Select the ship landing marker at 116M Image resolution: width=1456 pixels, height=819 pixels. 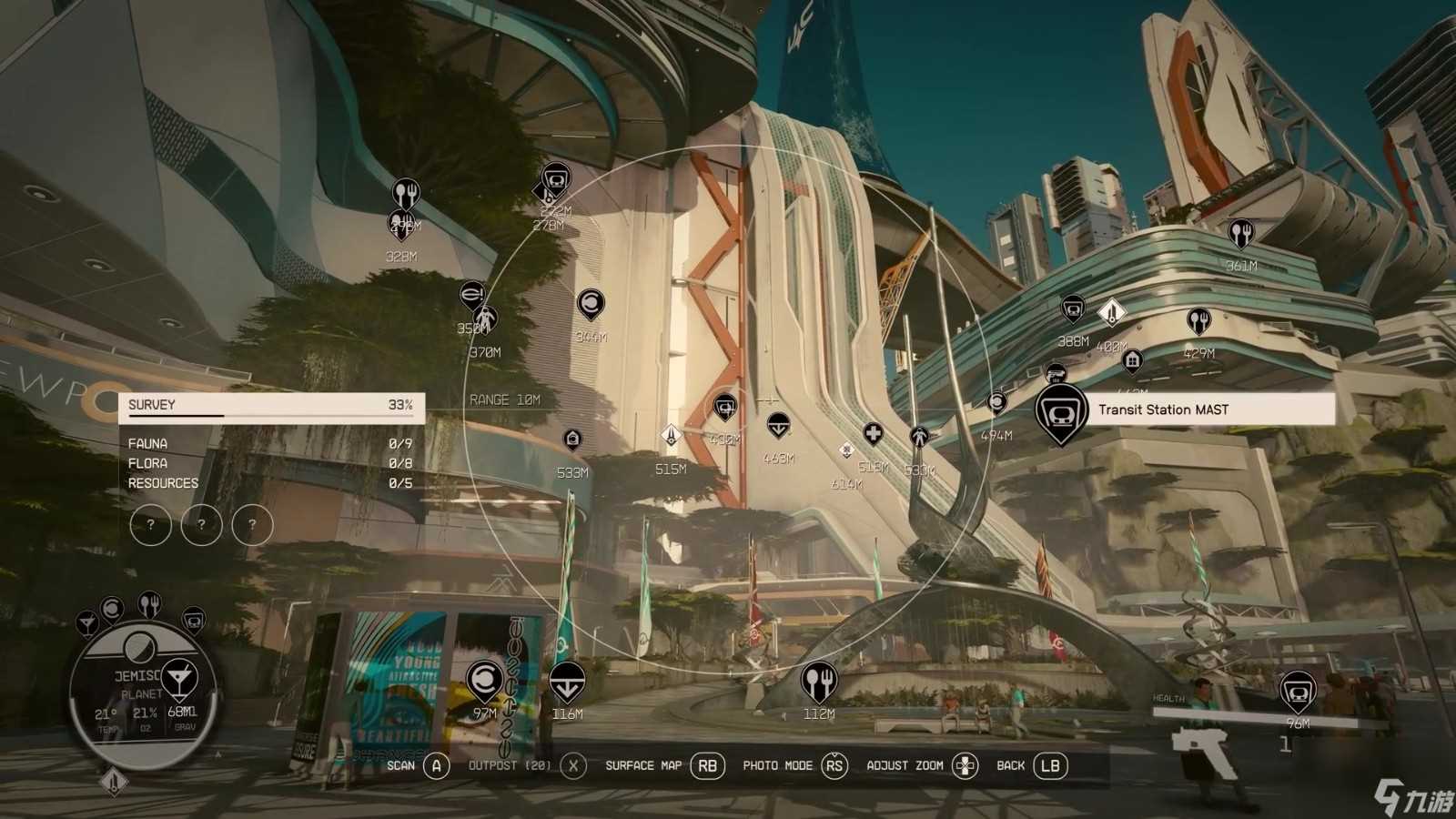coord(567,681)
